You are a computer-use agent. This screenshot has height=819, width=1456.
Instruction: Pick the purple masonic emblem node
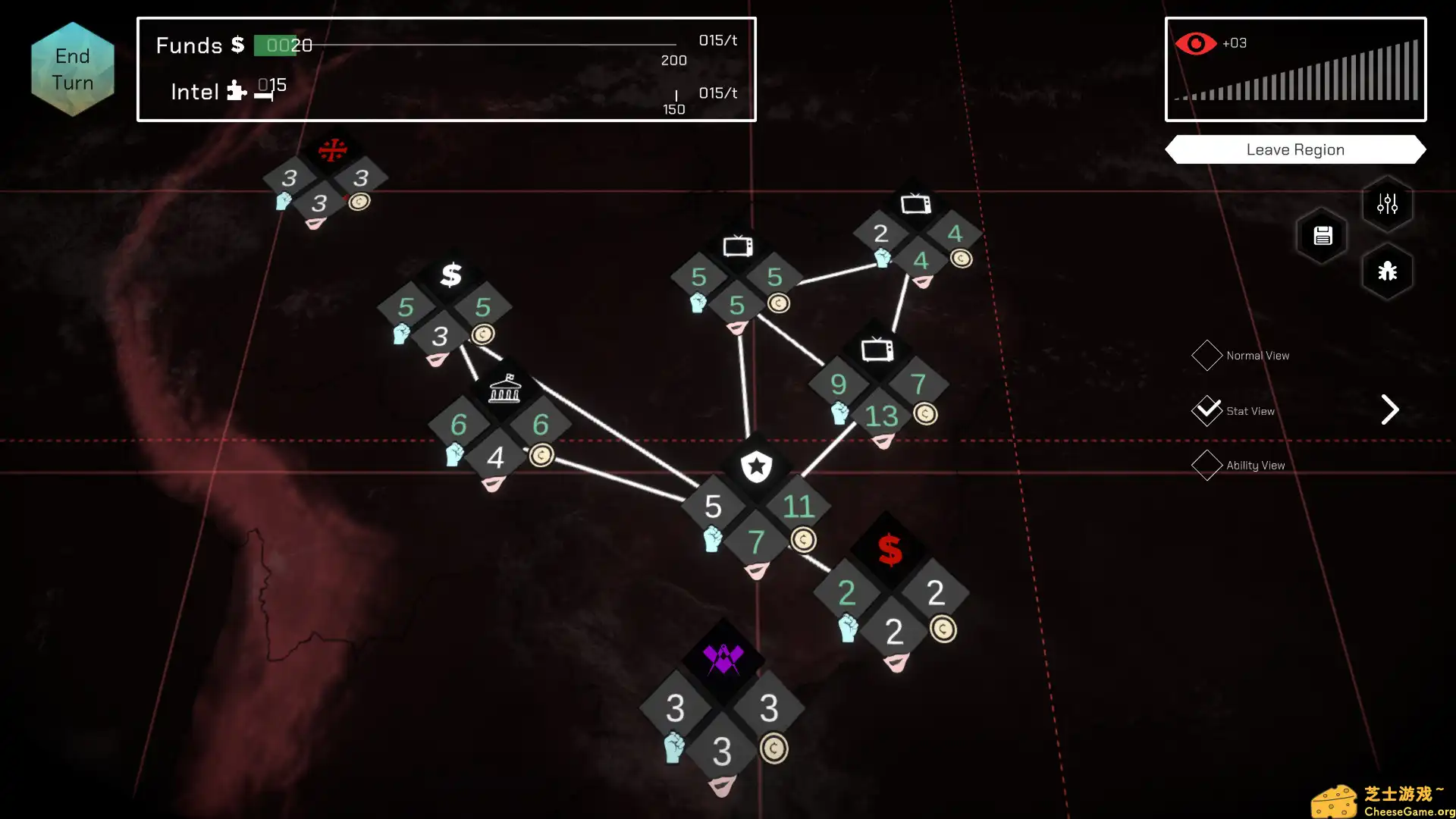coord(723,658)
